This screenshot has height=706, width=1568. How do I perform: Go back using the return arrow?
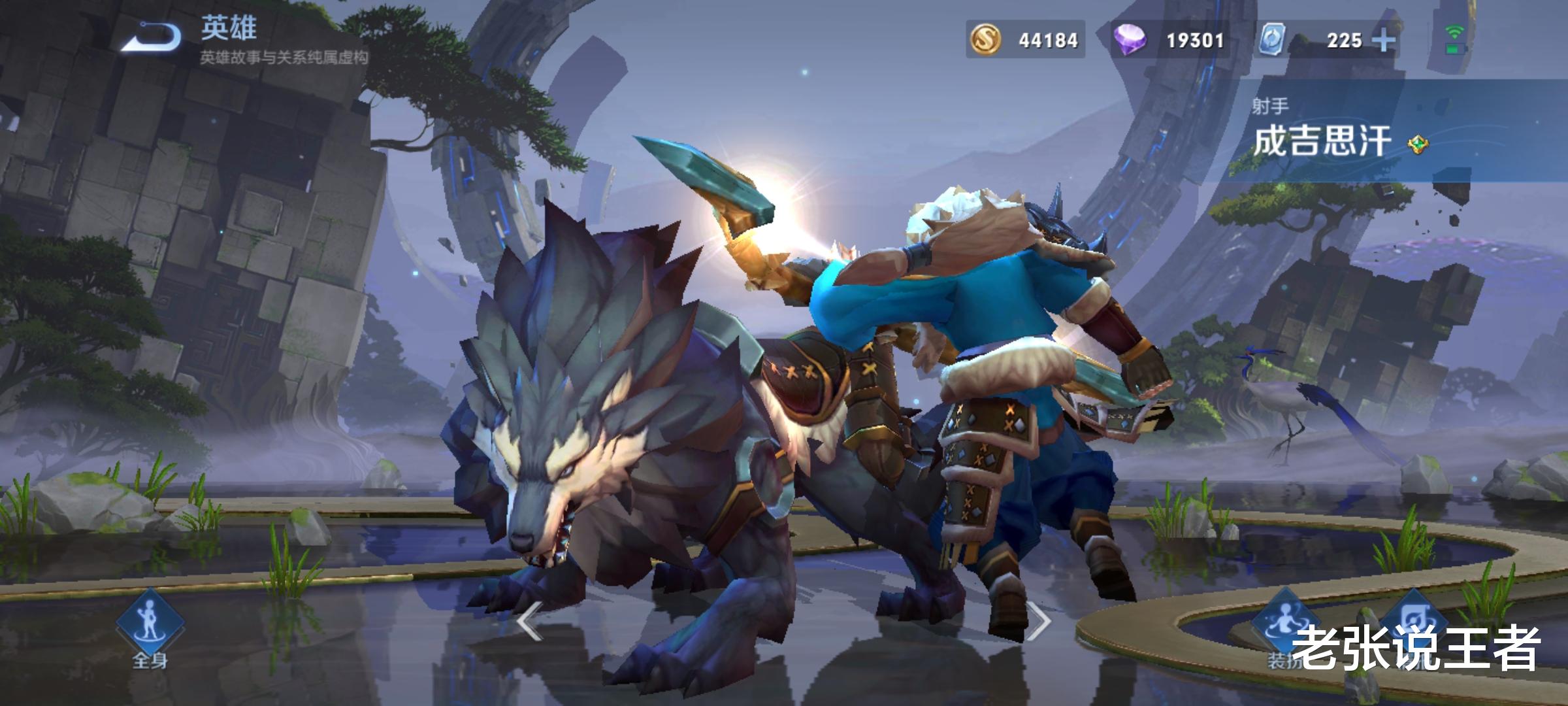[x=152, y=37]
